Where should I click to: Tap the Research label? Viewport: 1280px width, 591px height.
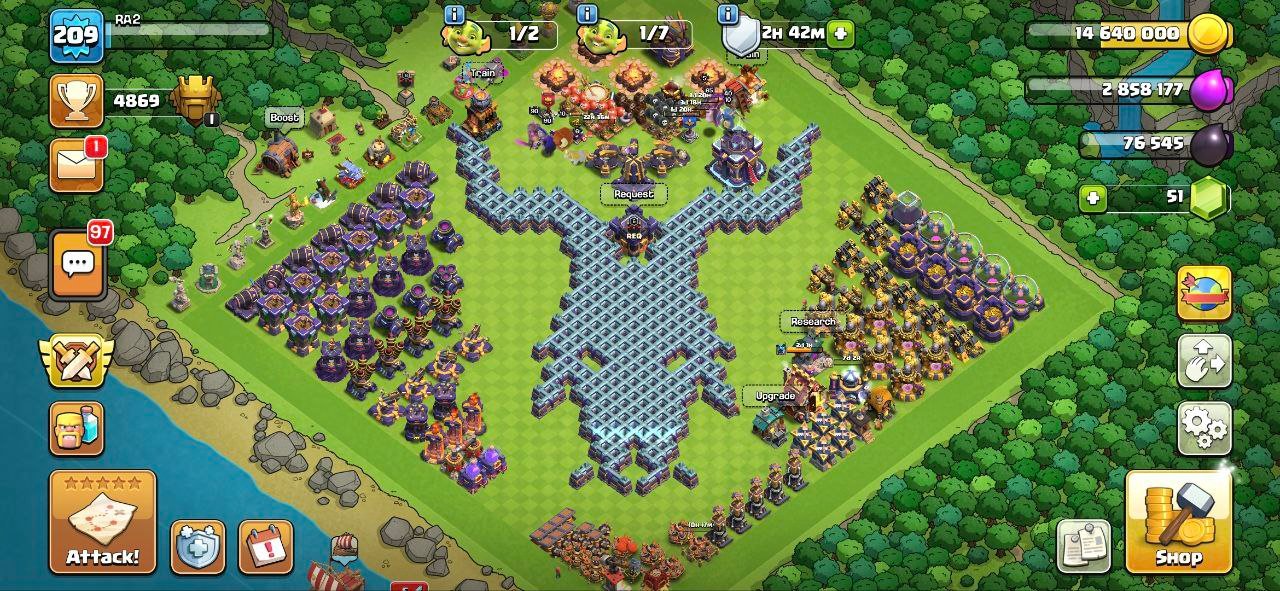pyautogui.click(x=812, y=322)
